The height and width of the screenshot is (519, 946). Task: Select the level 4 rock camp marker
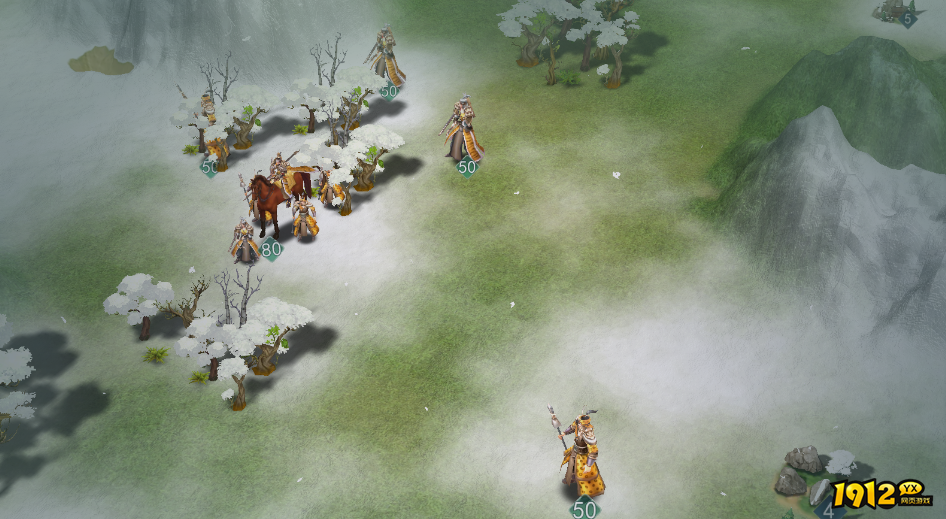point(827,510)
